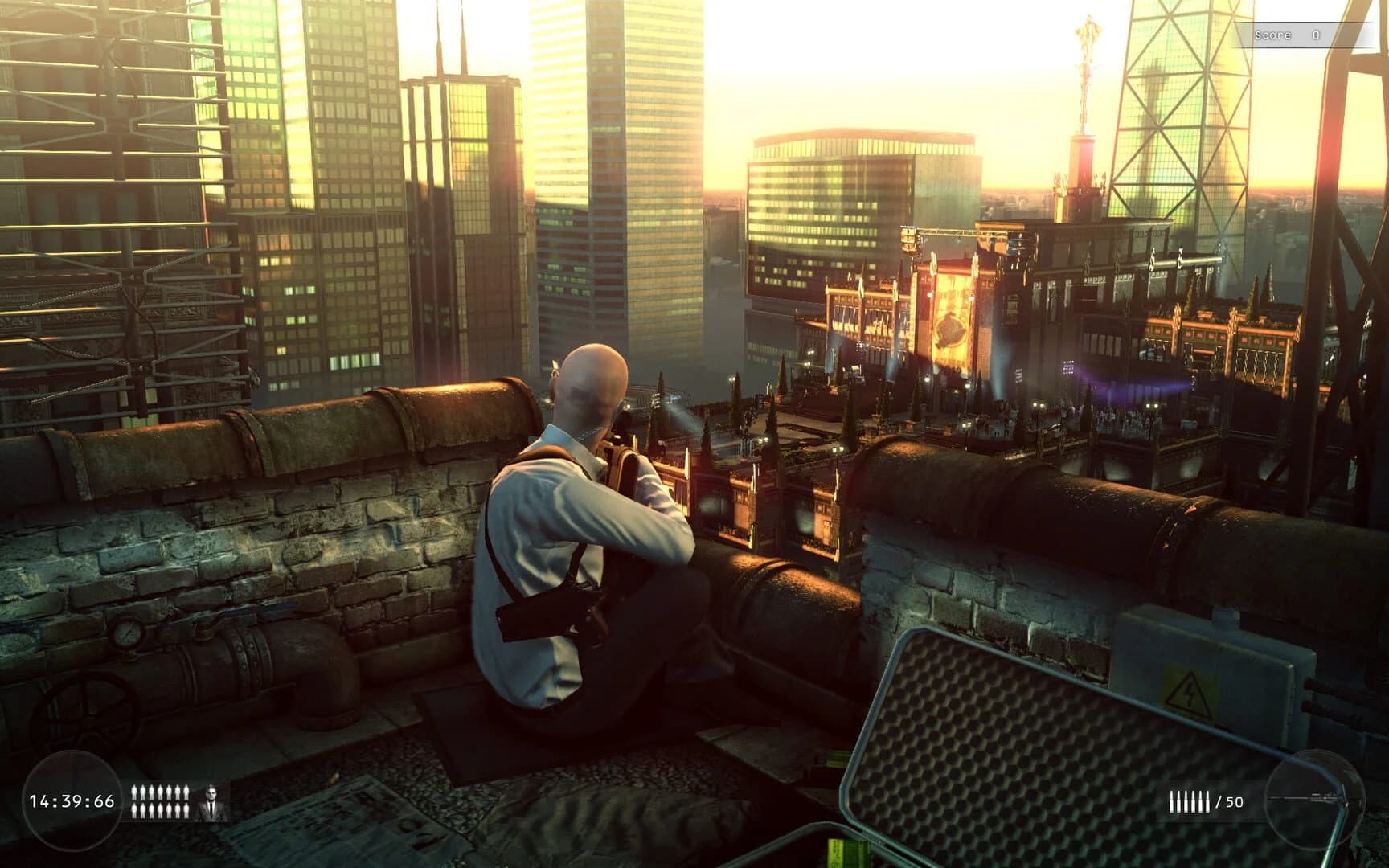Select the circular timer emblem showing 14:39:66

[x=72, y=800]
